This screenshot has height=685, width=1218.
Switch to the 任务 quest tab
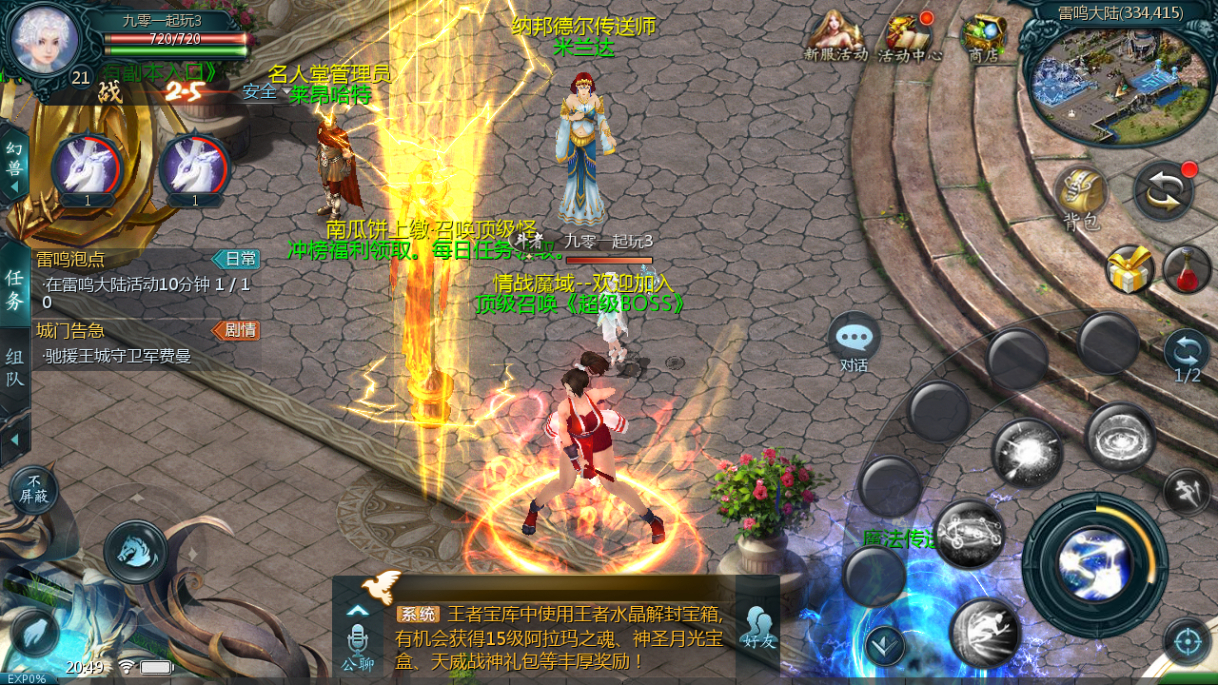15,289
